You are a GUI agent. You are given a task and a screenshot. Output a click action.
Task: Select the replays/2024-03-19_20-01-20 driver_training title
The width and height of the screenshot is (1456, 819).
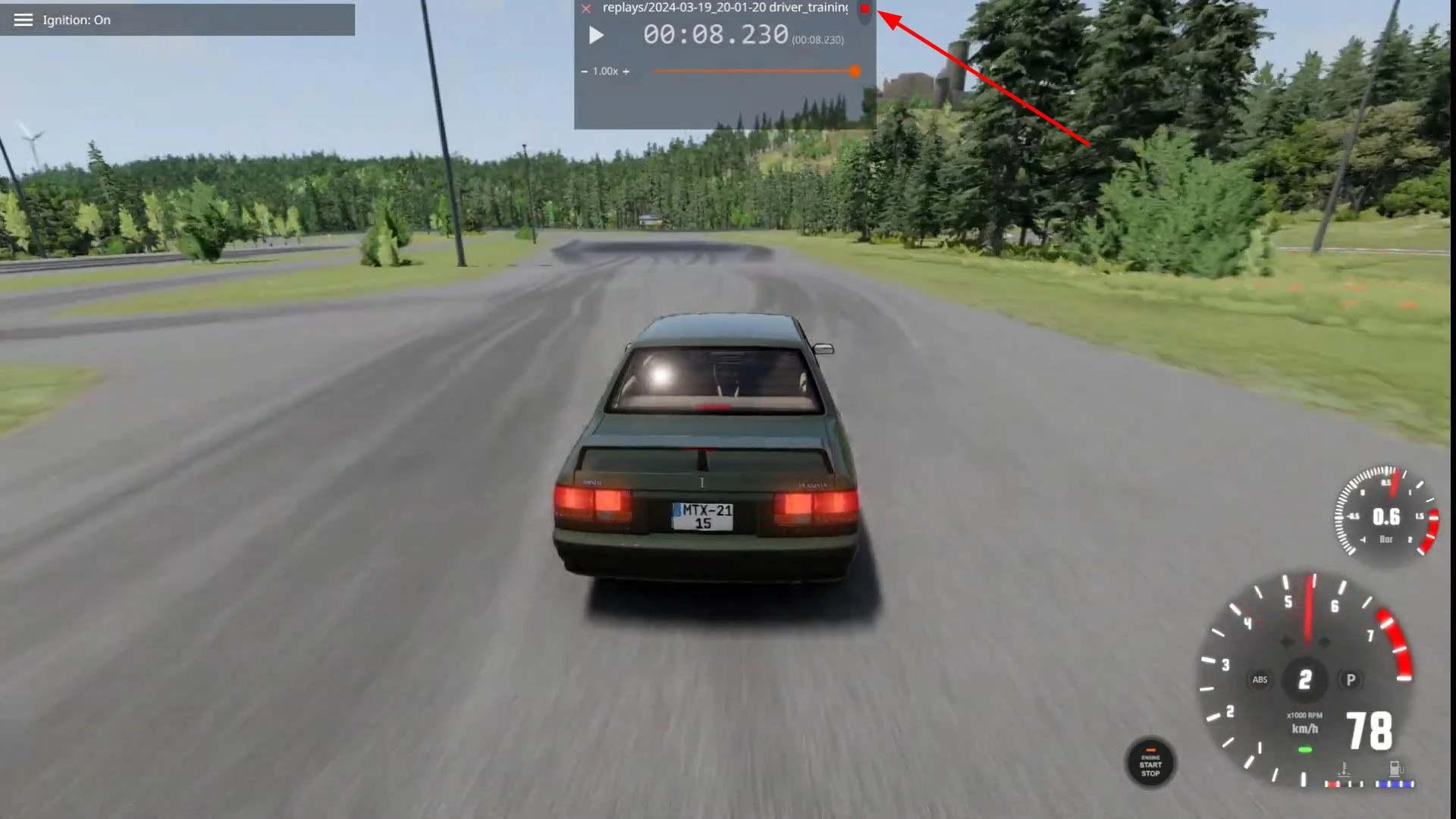(725, 8)
